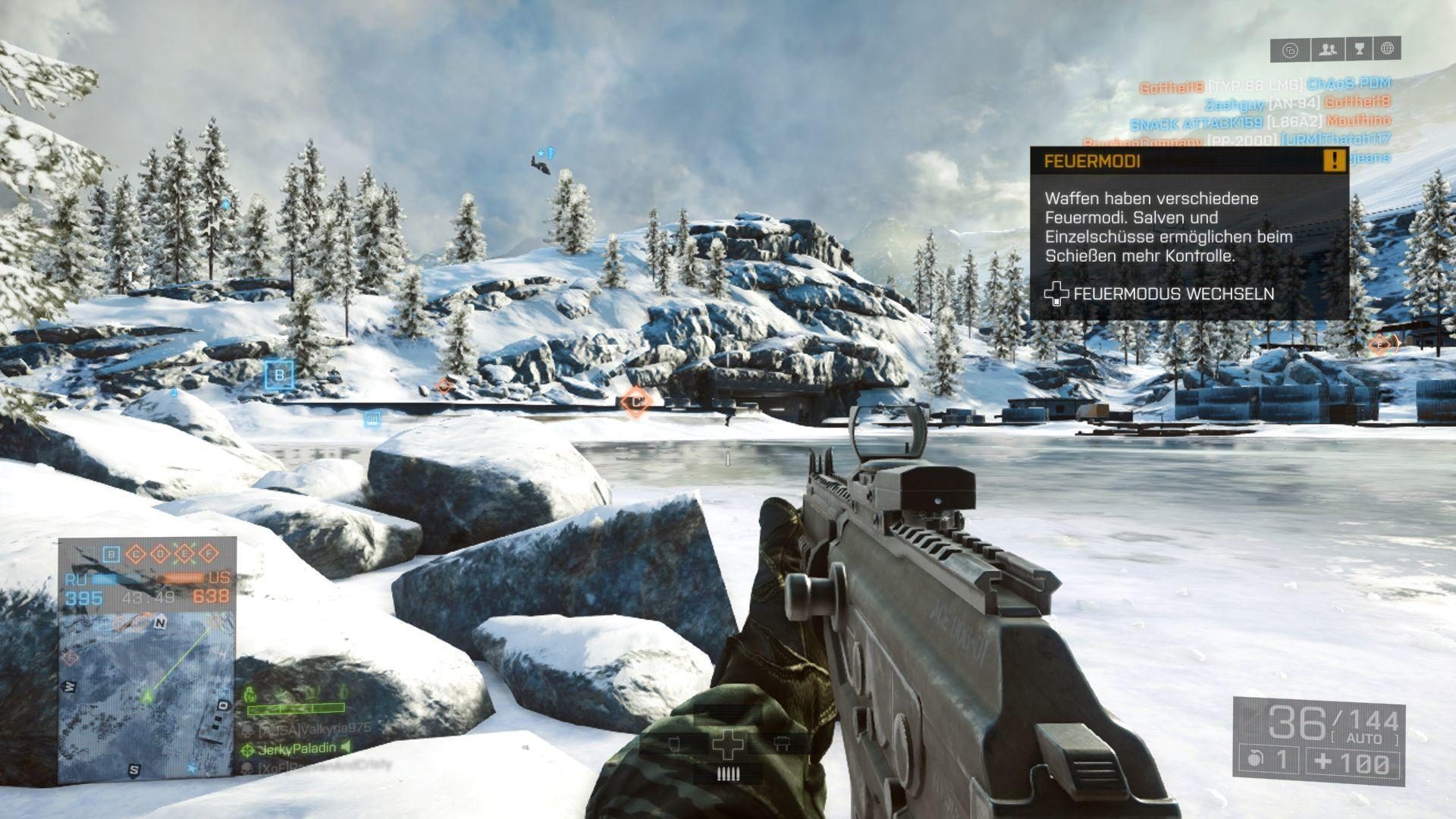
Task: Select objective E icon on the minimap
Action: 184,554
